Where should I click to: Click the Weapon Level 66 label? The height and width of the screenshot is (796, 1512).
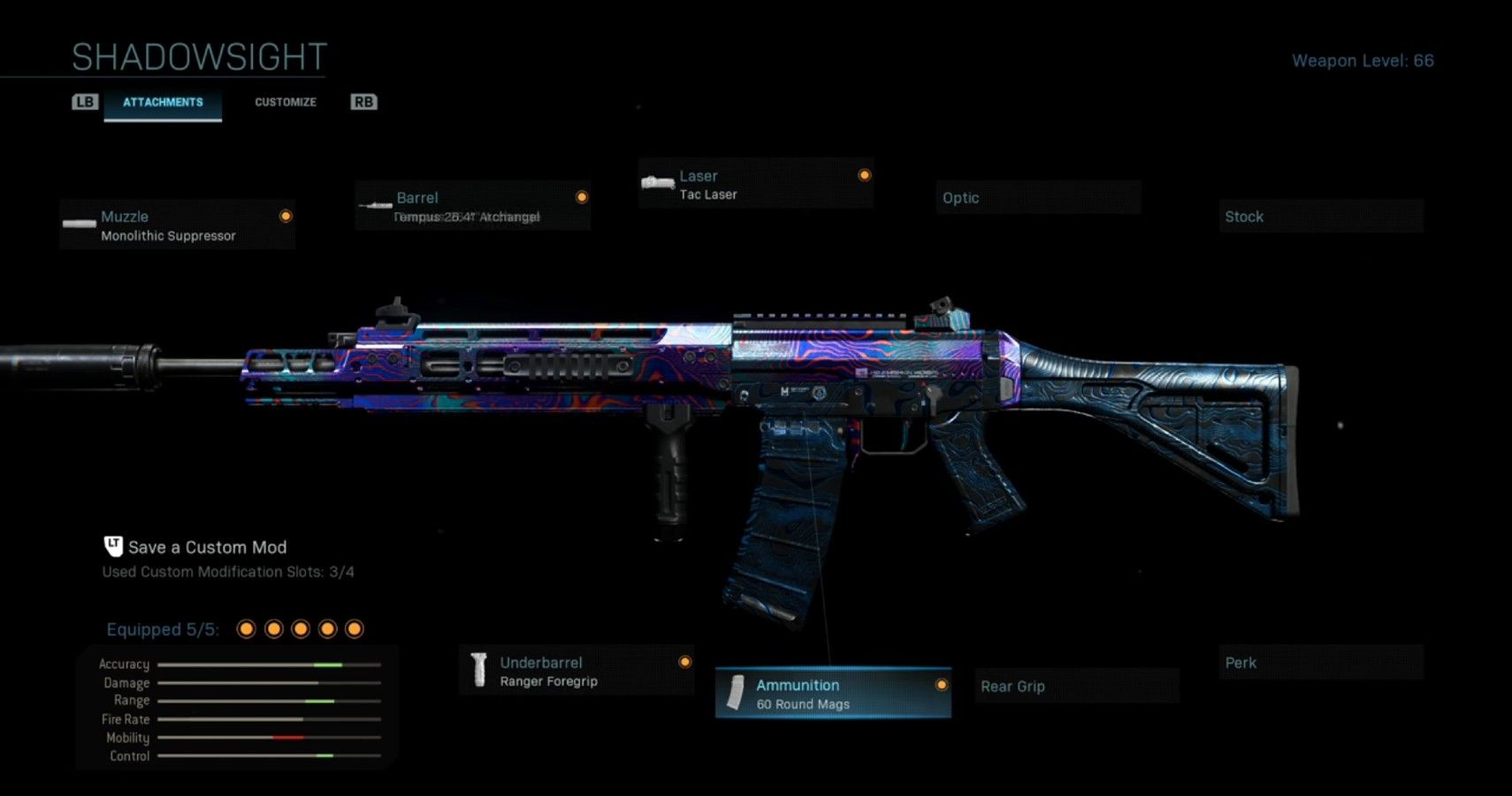pos(1364,60)
